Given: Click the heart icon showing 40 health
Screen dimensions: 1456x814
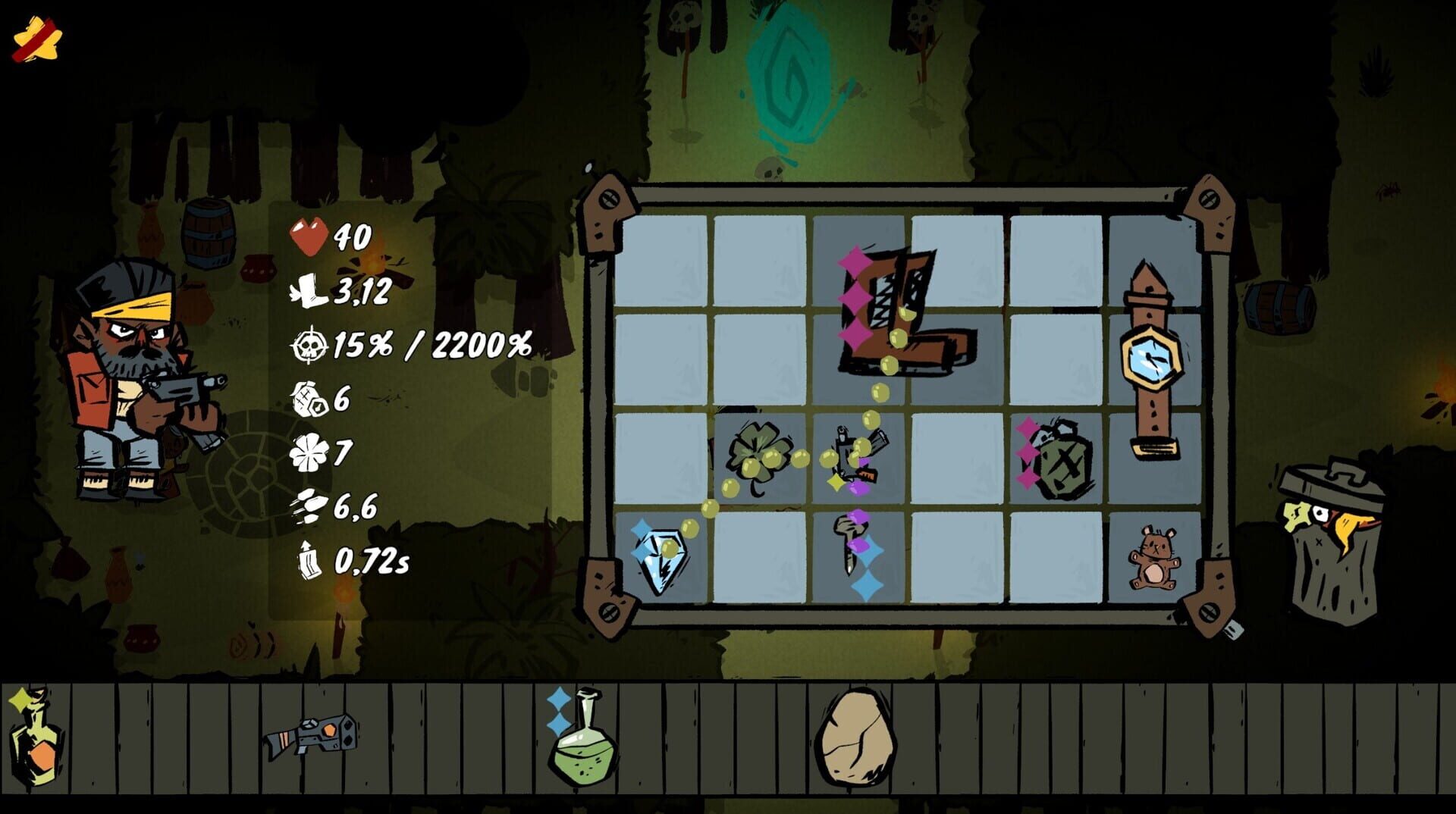Looking at the screenshot, I should [306, 236].
